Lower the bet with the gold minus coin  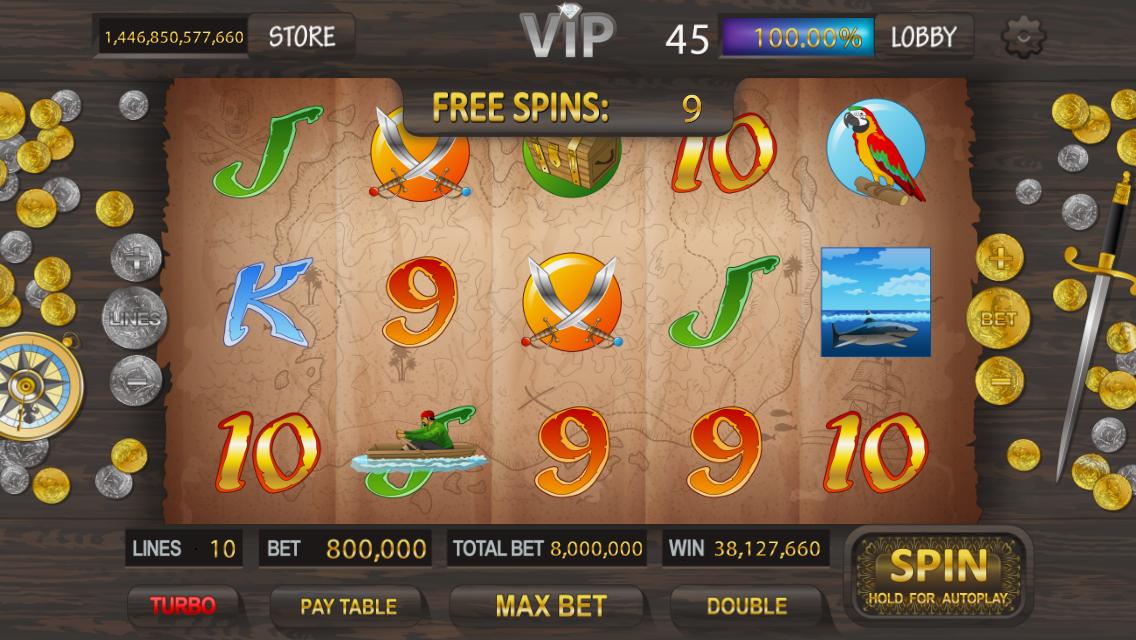click(x=998, y=380)
